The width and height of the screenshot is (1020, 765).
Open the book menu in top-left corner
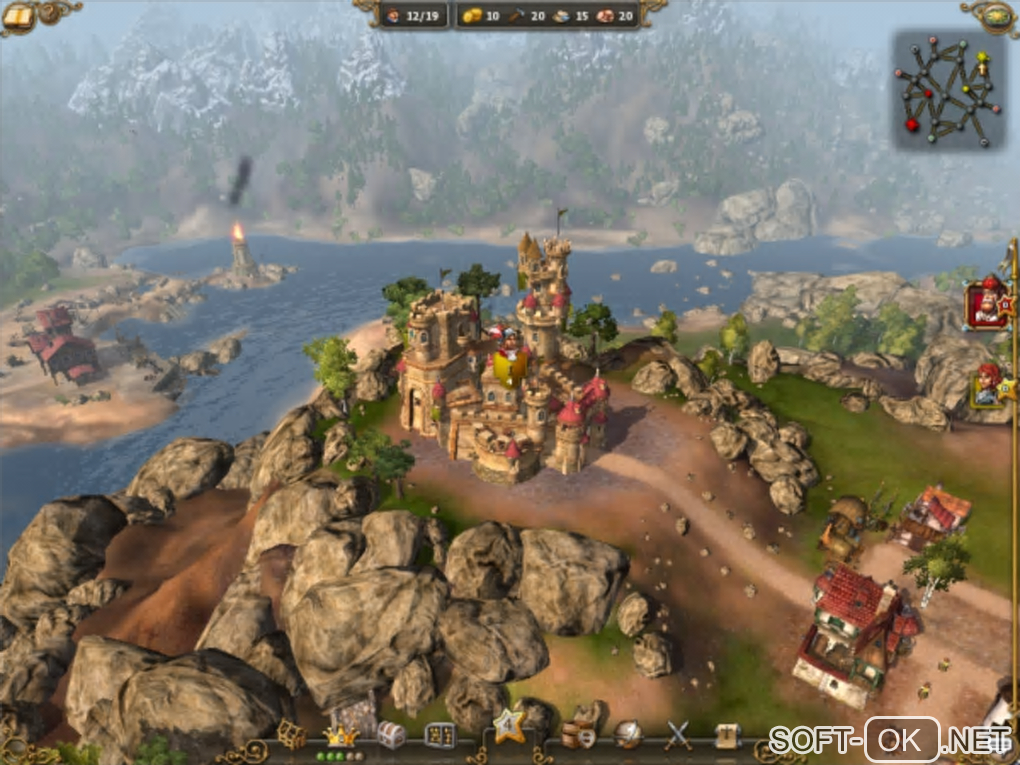18,15
